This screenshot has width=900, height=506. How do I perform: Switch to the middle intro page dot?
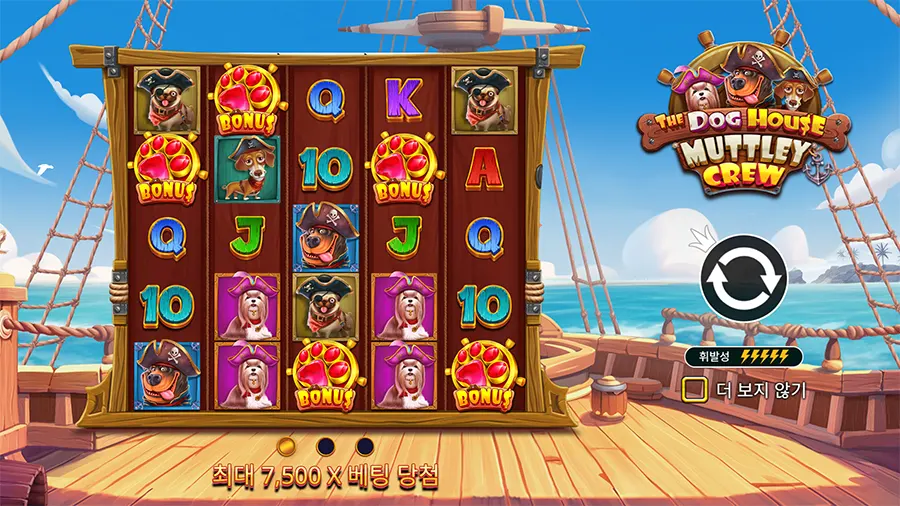point(325,444)
